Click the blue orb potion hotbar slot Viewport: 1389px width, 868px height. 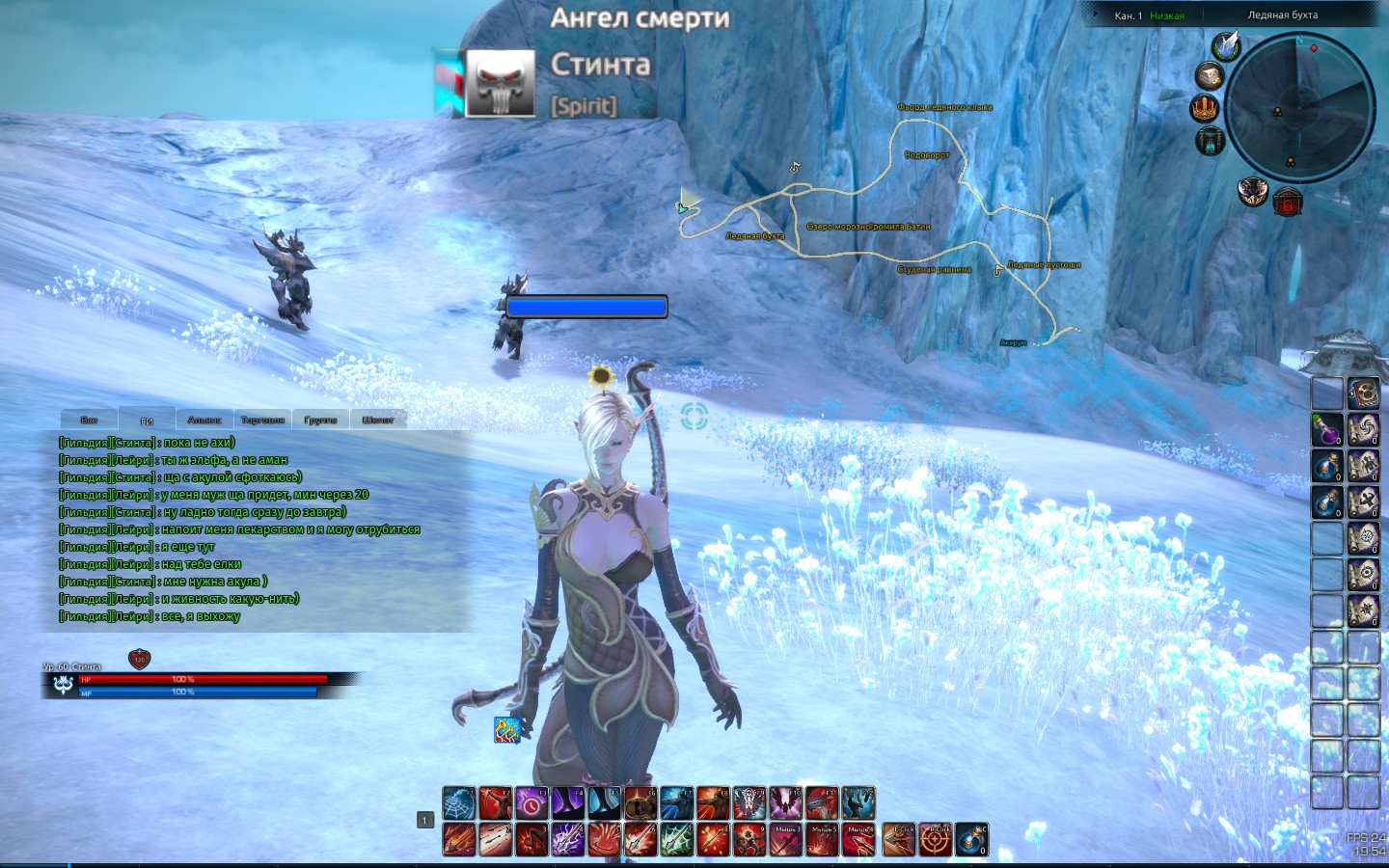pyautogui.click(x=971, y=839)
